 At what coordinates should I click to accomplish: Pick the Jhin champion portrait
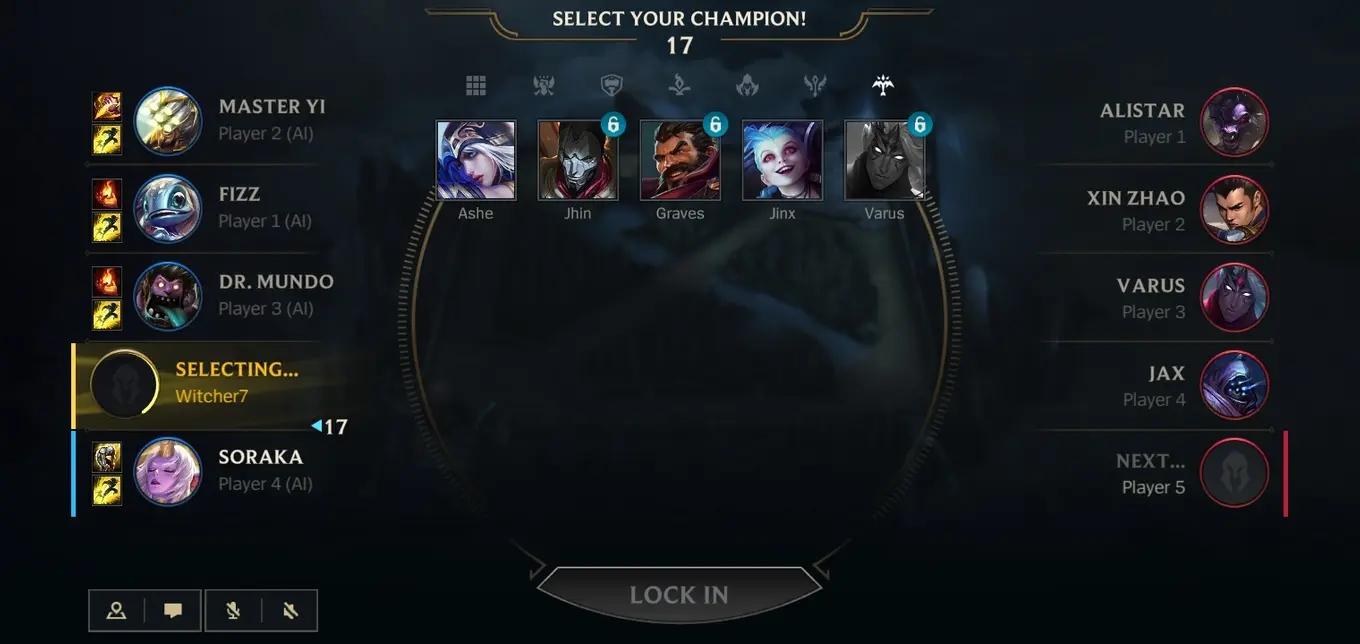click(578, 161)
